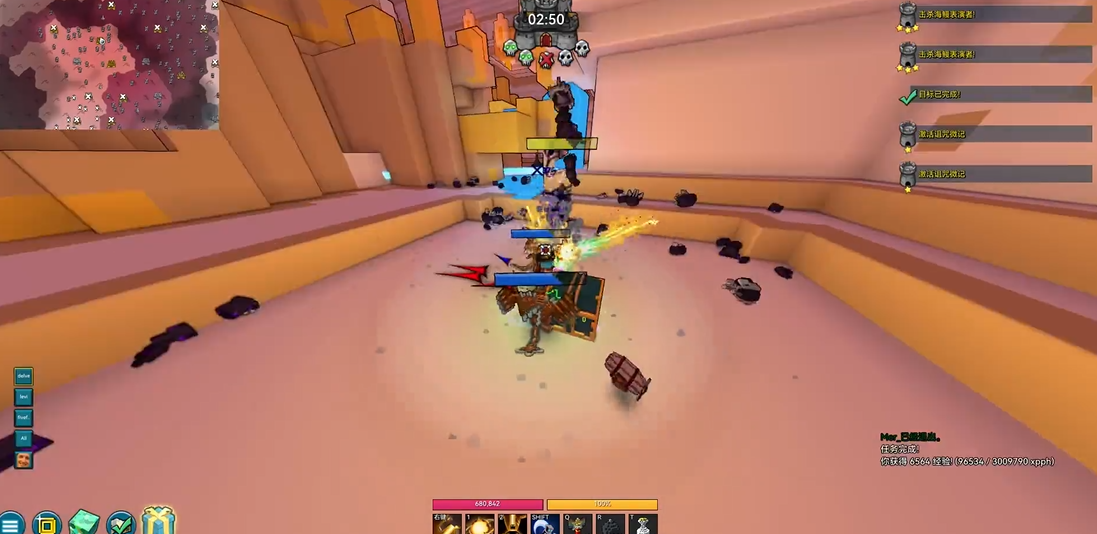Screen dimensions: 1097x534
Task: Select the completed objective with green checkmark
Action: coord(994,94)
